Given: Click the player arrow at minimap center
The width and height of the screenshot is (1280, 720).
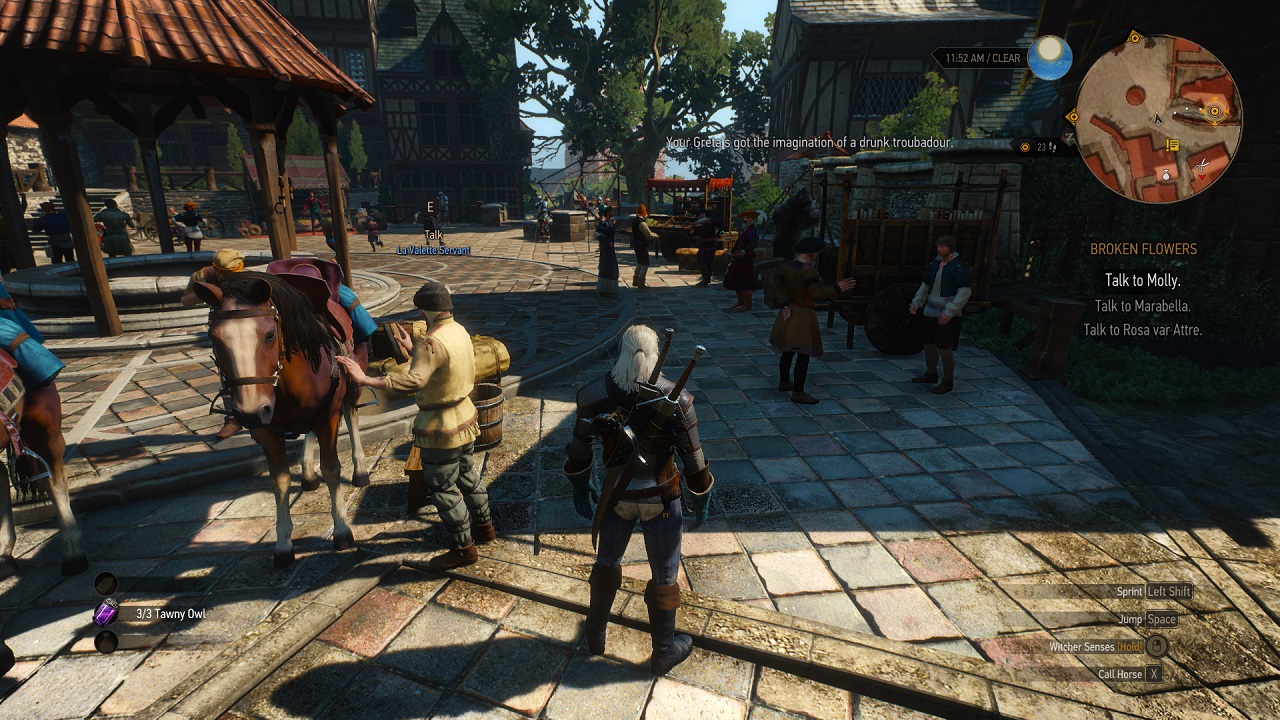Looking at the screenshot, I should [x=1158, y=118].
